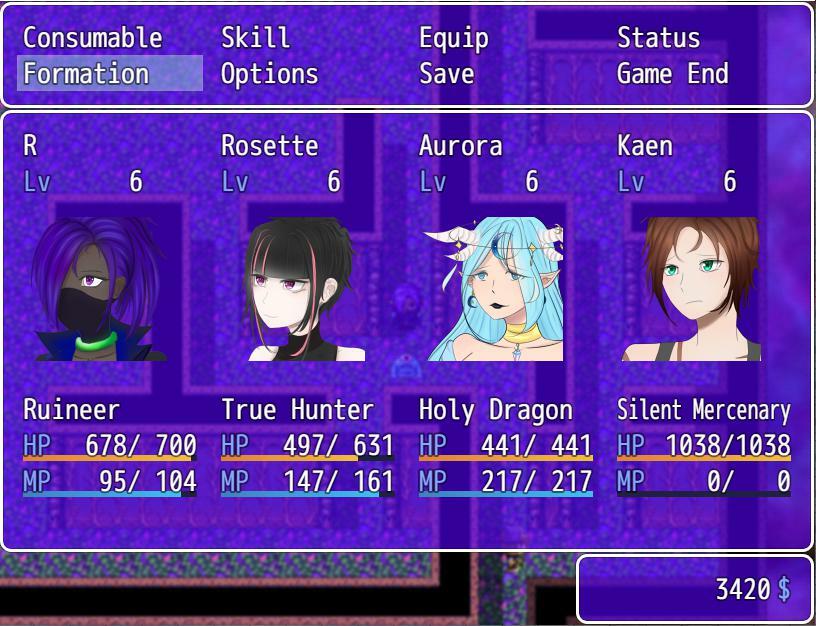Select Aurora the Holy Dragon
Screen dimensions: 816x626
[x=494, y=289]
